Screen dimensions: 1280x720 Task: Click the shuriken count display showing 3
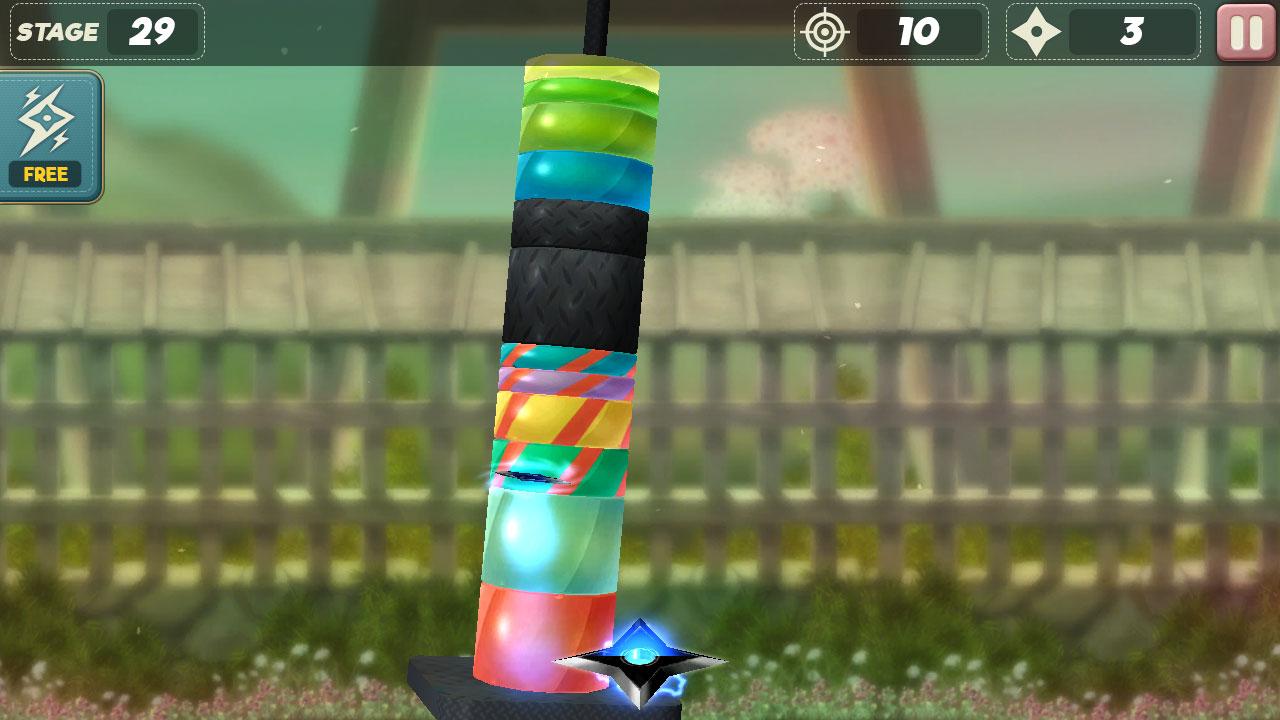[x=1130, y=31]
